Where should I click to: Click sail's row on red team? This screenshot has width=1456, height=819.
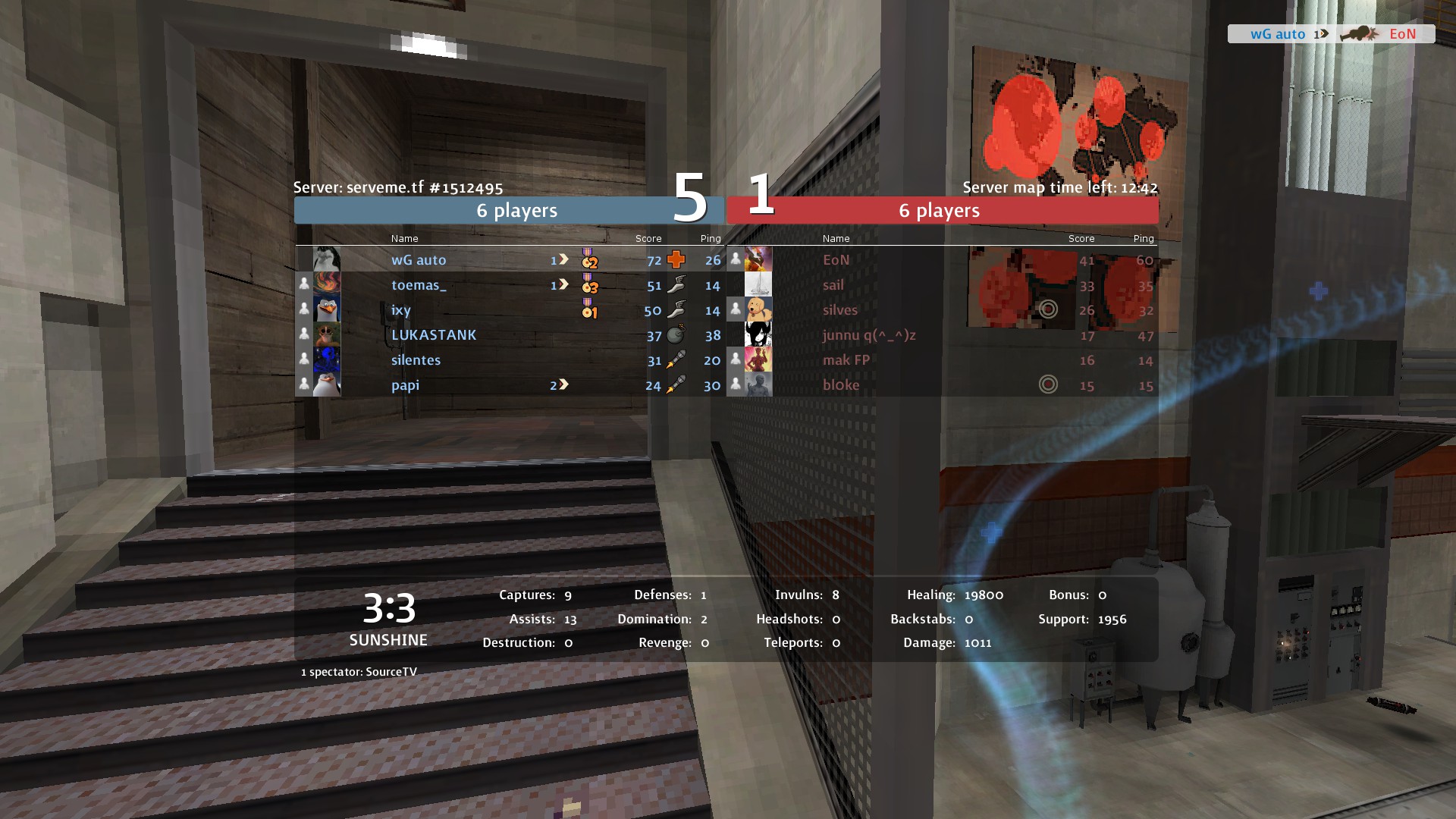pyautogui.click(x=833, y=285)
